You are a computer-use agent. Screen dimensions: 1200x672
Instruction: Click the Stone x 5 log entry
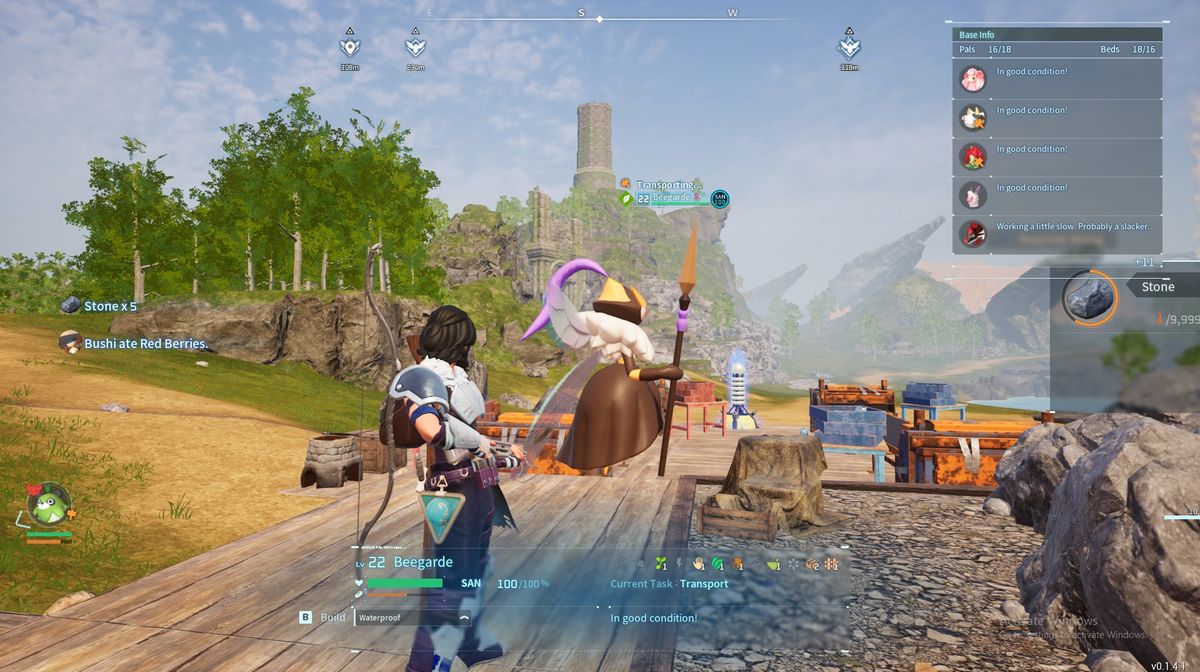pos(111,306)
